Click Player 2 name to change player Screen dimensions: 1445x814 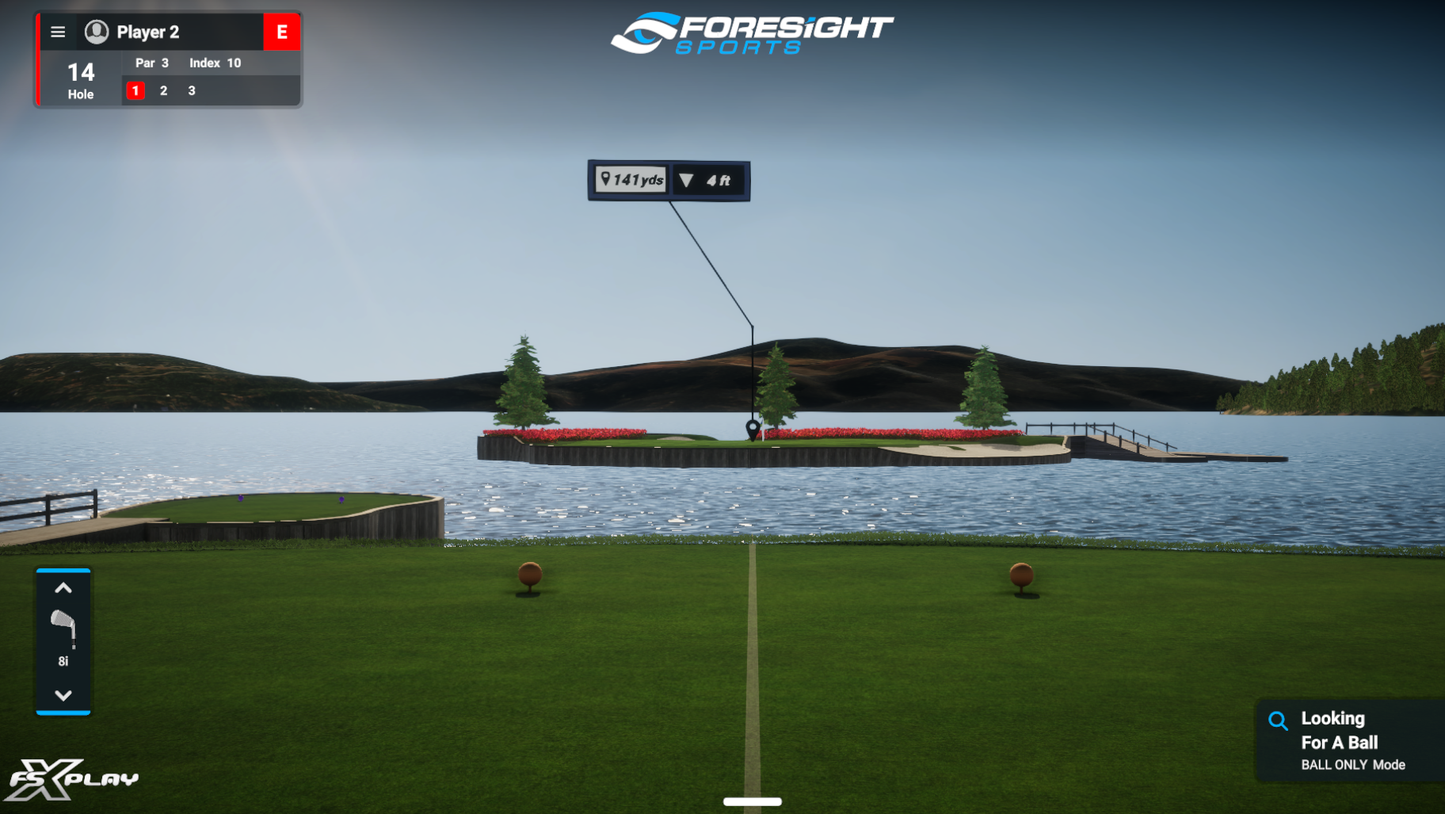(x=146, y=31)
